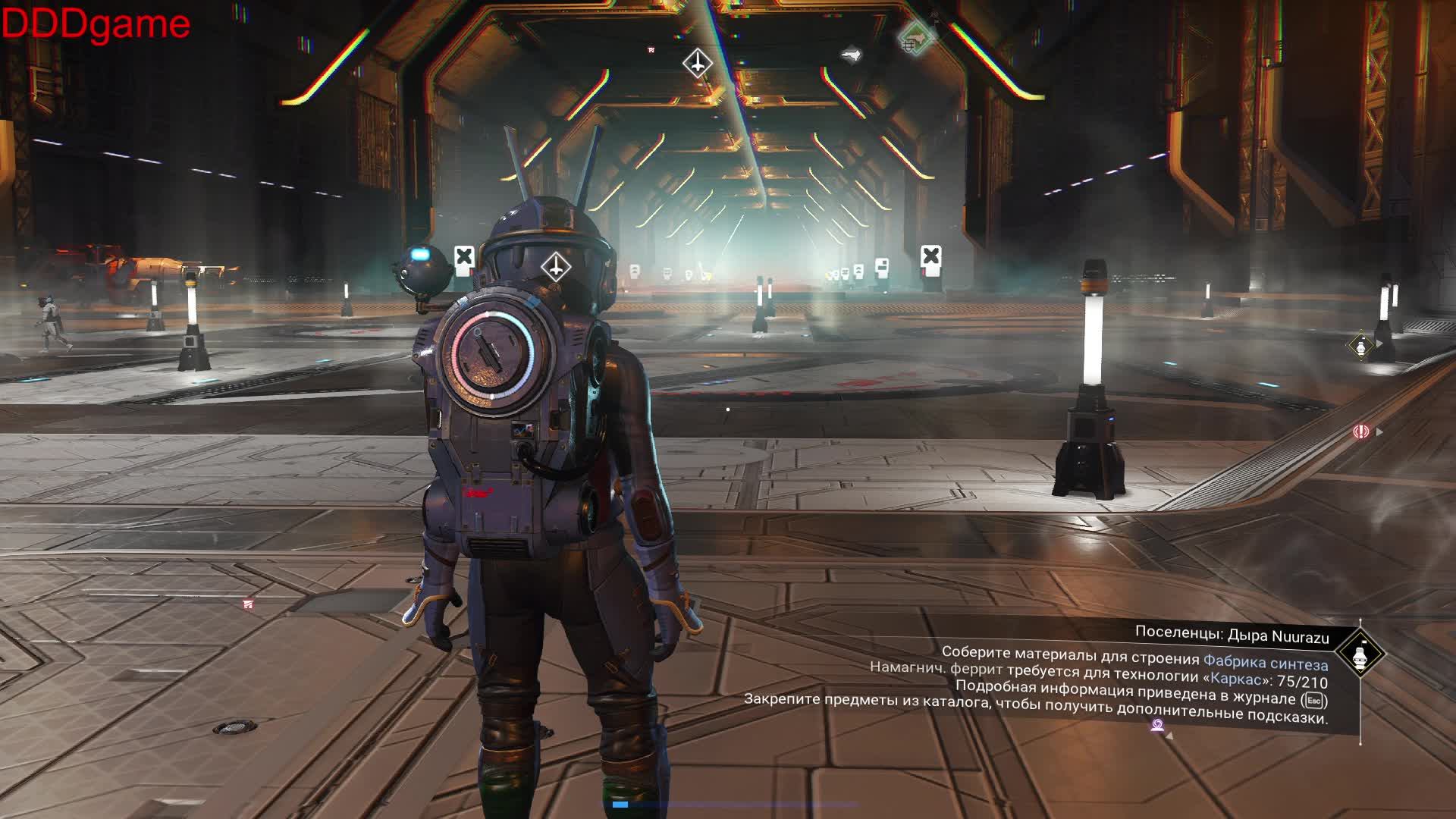Select the green building waypoint marker

point(915,37)
